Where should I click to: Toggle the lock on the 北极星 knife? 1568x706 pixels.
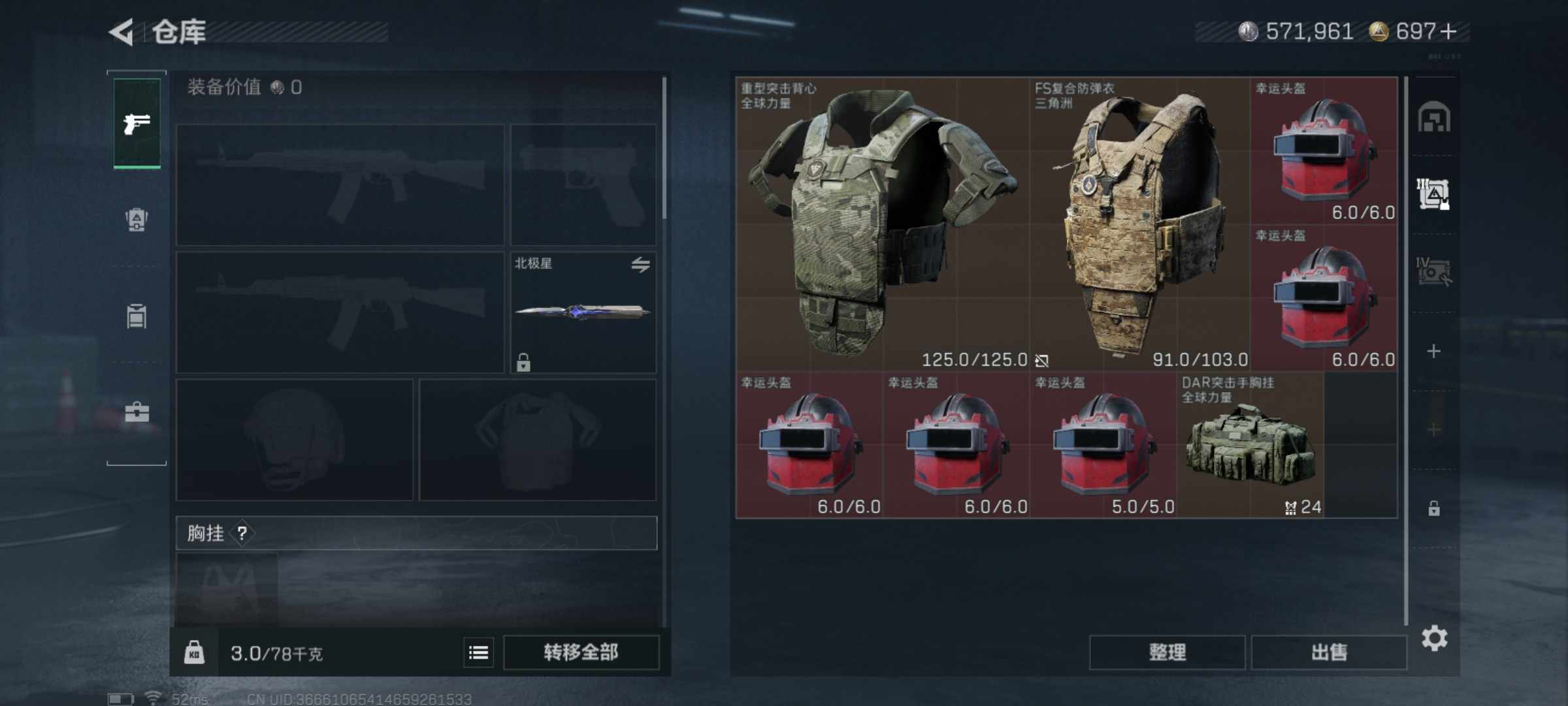pos(525,361)
